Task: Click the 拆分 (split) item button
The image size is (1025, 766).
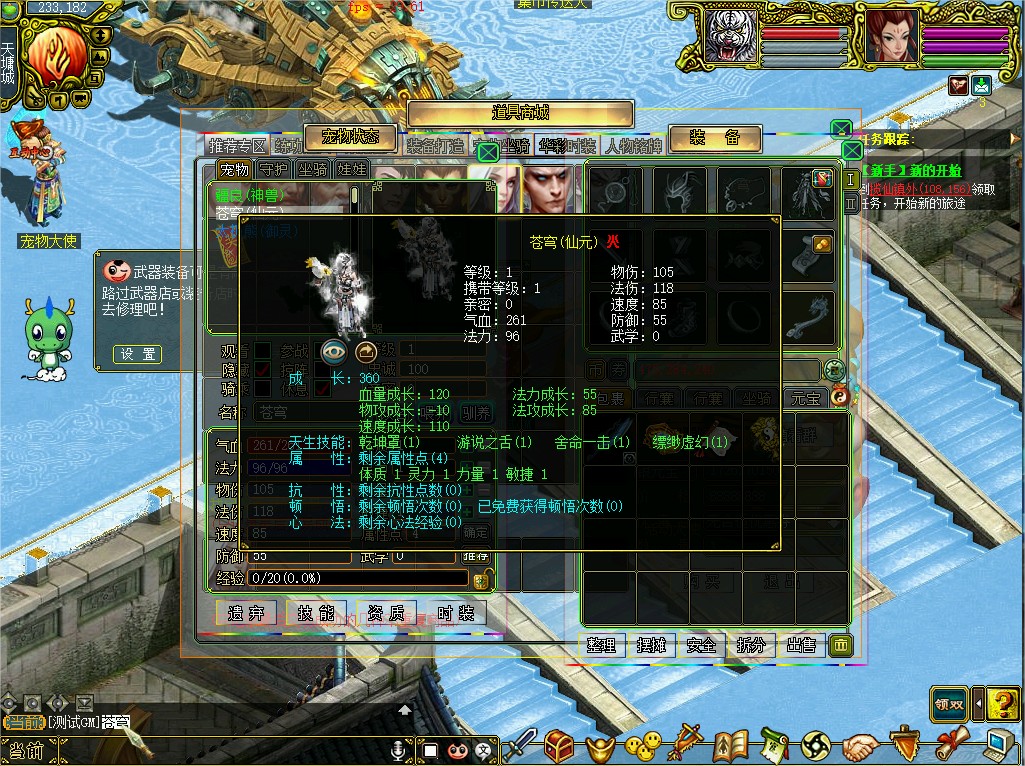Action: (752, 645)
